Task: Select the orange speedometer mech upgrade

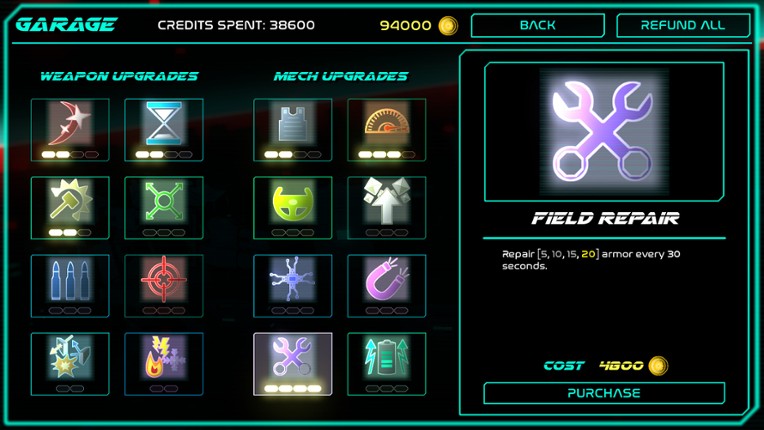Action: coord(386,128)
